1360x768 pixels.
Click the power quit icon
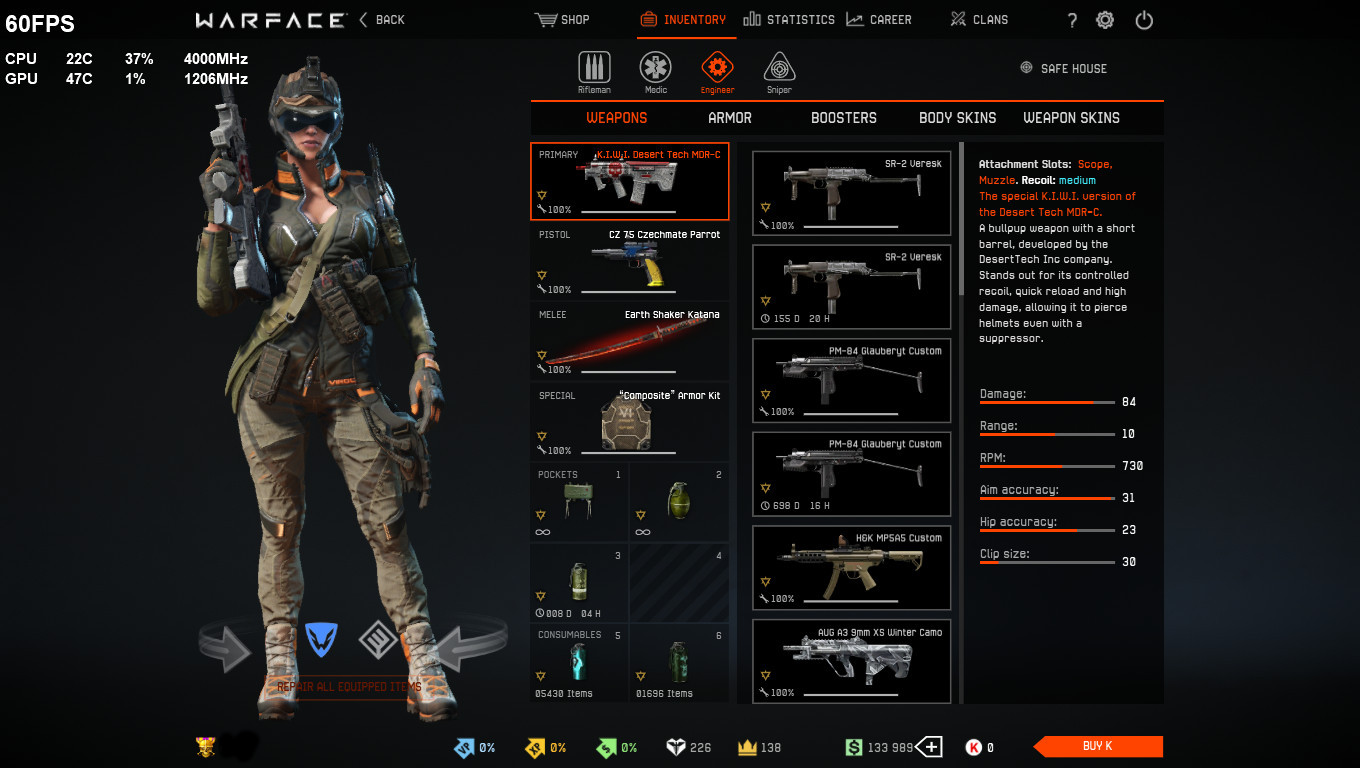click(x=1144, y=20)
